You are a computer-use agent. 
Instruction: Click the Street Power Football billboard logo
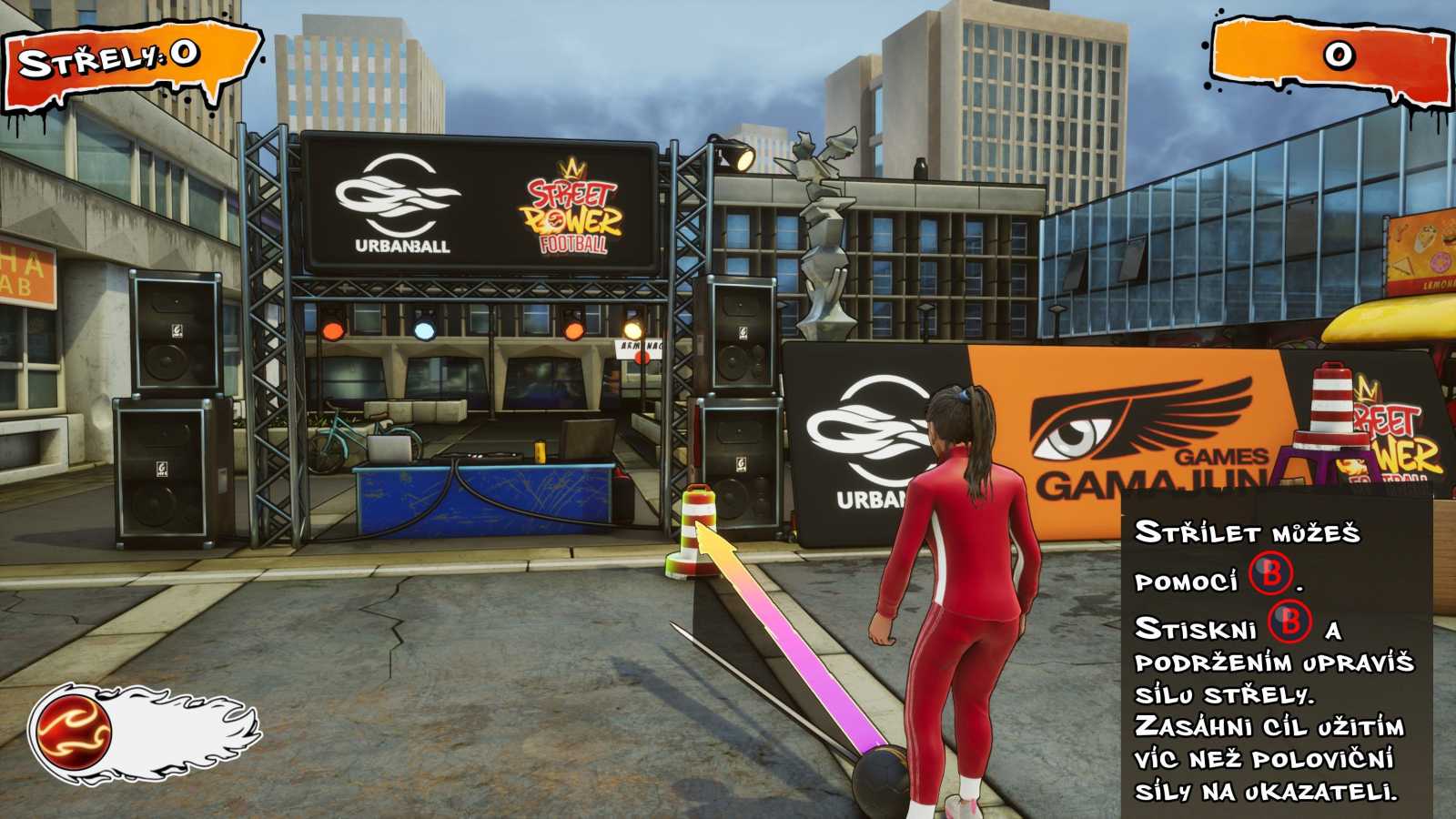[573, 209]
